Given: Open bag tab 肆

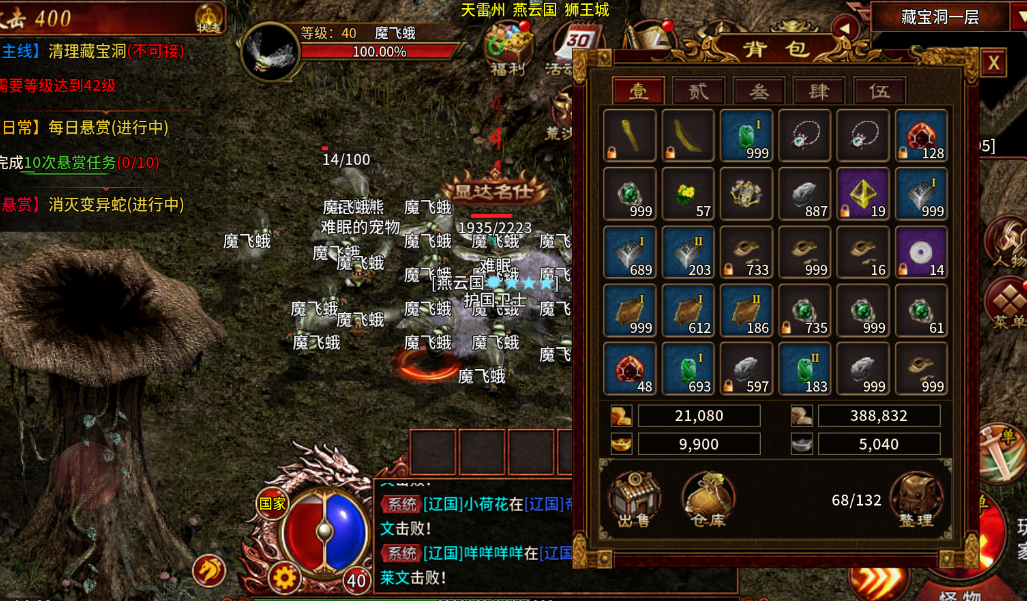Looking at the screenshot, I should coord(818,91).
